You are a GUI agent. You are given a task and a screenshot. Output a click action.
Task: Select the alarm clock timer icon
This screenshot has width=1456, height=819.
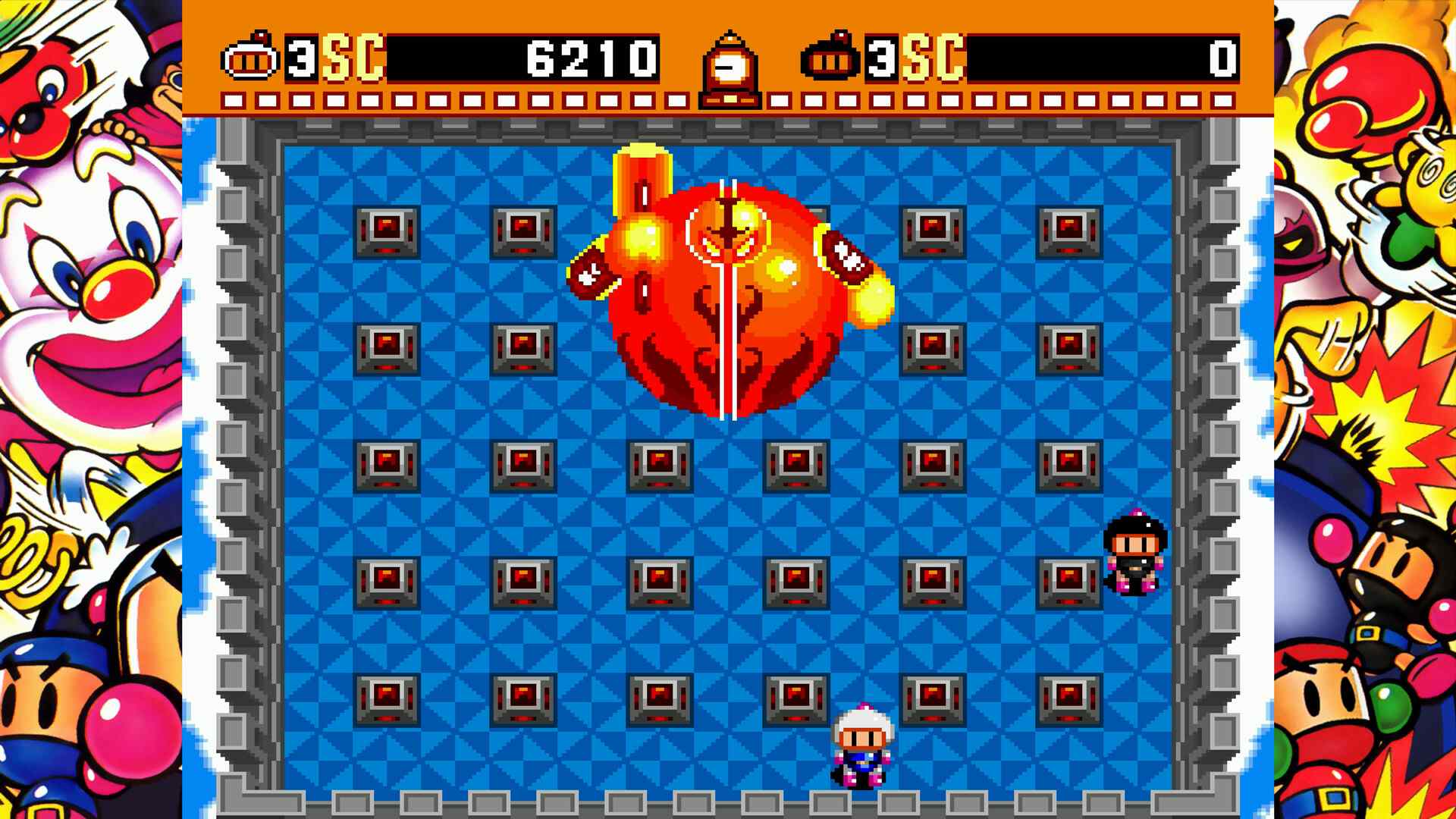[729, 64]
